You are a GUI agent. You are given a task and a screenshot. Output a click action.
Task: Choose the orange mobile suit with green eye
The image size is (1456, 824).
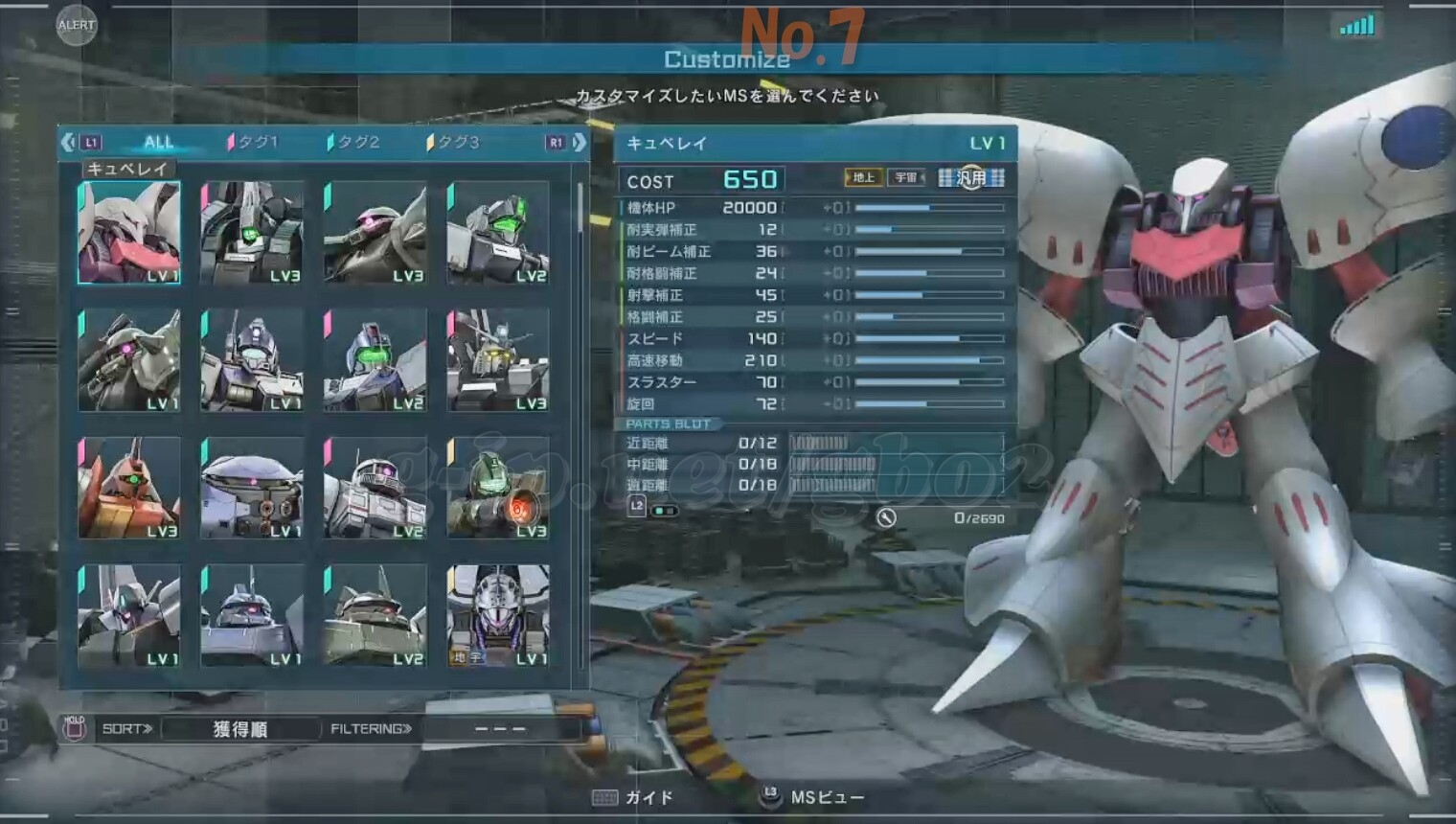[129, 488]
